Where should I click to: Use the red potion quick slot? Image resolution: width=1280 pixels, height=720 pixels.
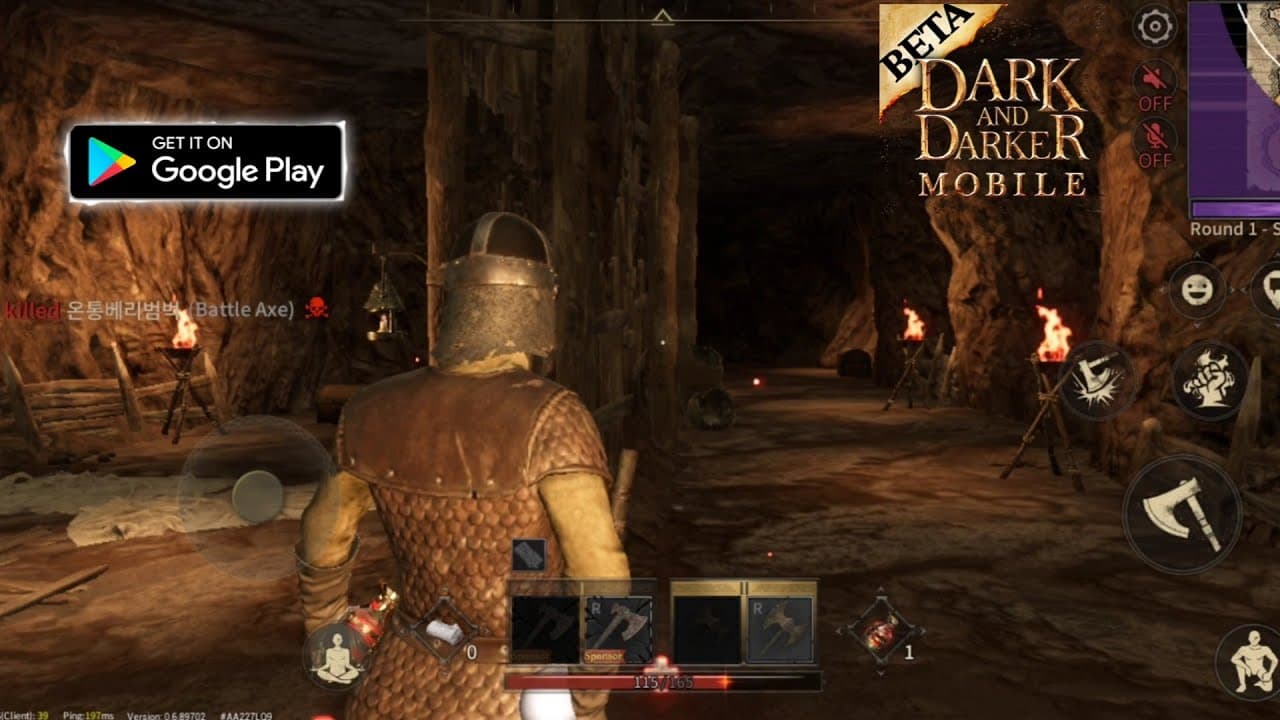point(882,630)
